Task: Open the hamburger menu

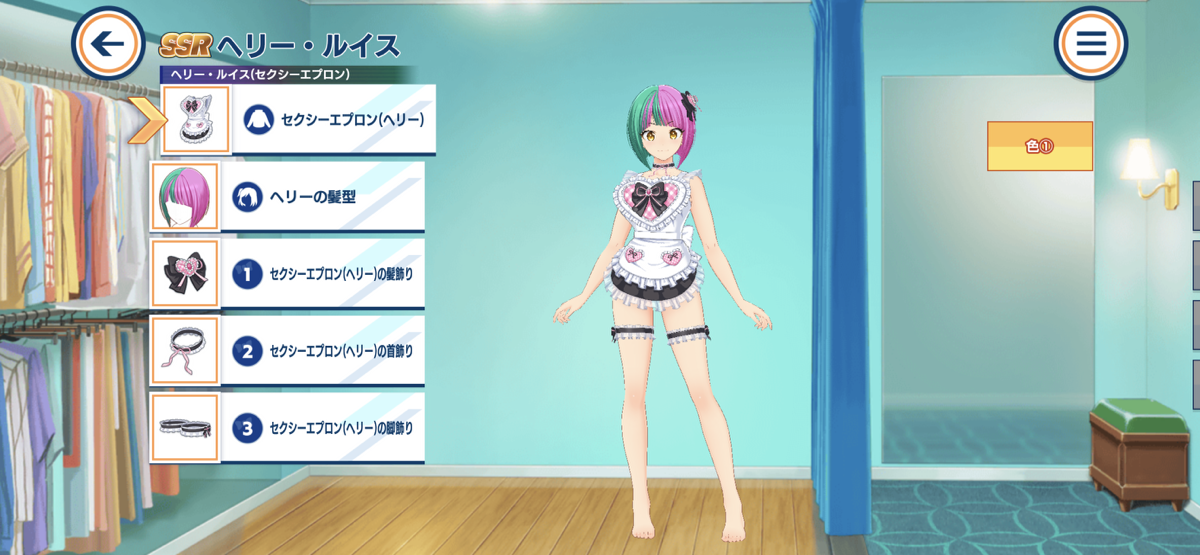Action: [x=1090, y=44]
